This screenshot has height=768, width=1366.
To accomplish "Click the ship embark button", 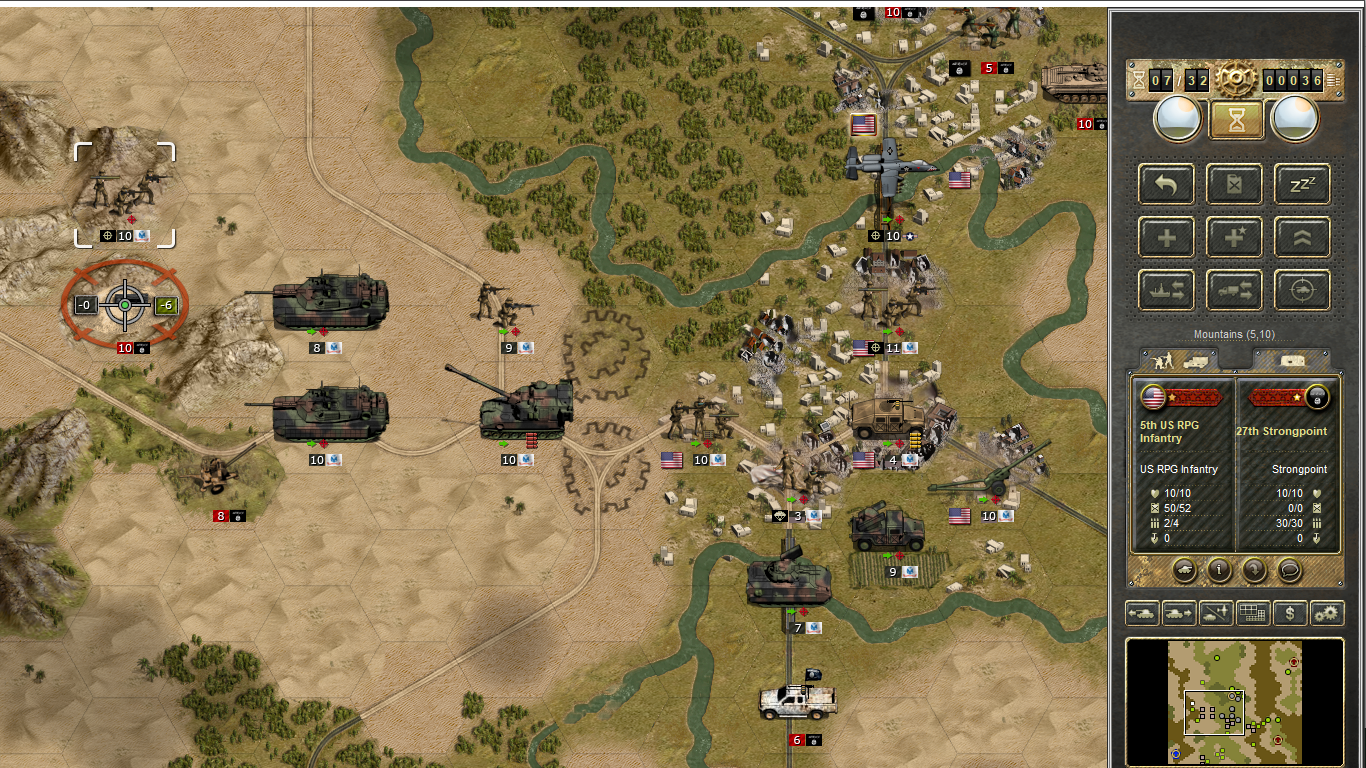I will pyautogui.click(x=1166, y=291).
